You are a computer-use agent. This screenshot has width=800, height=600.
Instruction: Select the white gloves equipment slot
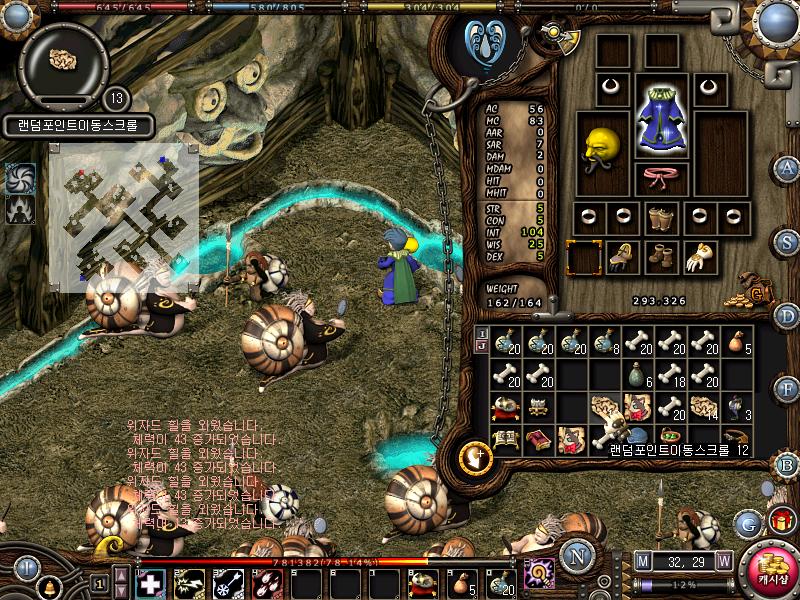[x=698, y=257]
